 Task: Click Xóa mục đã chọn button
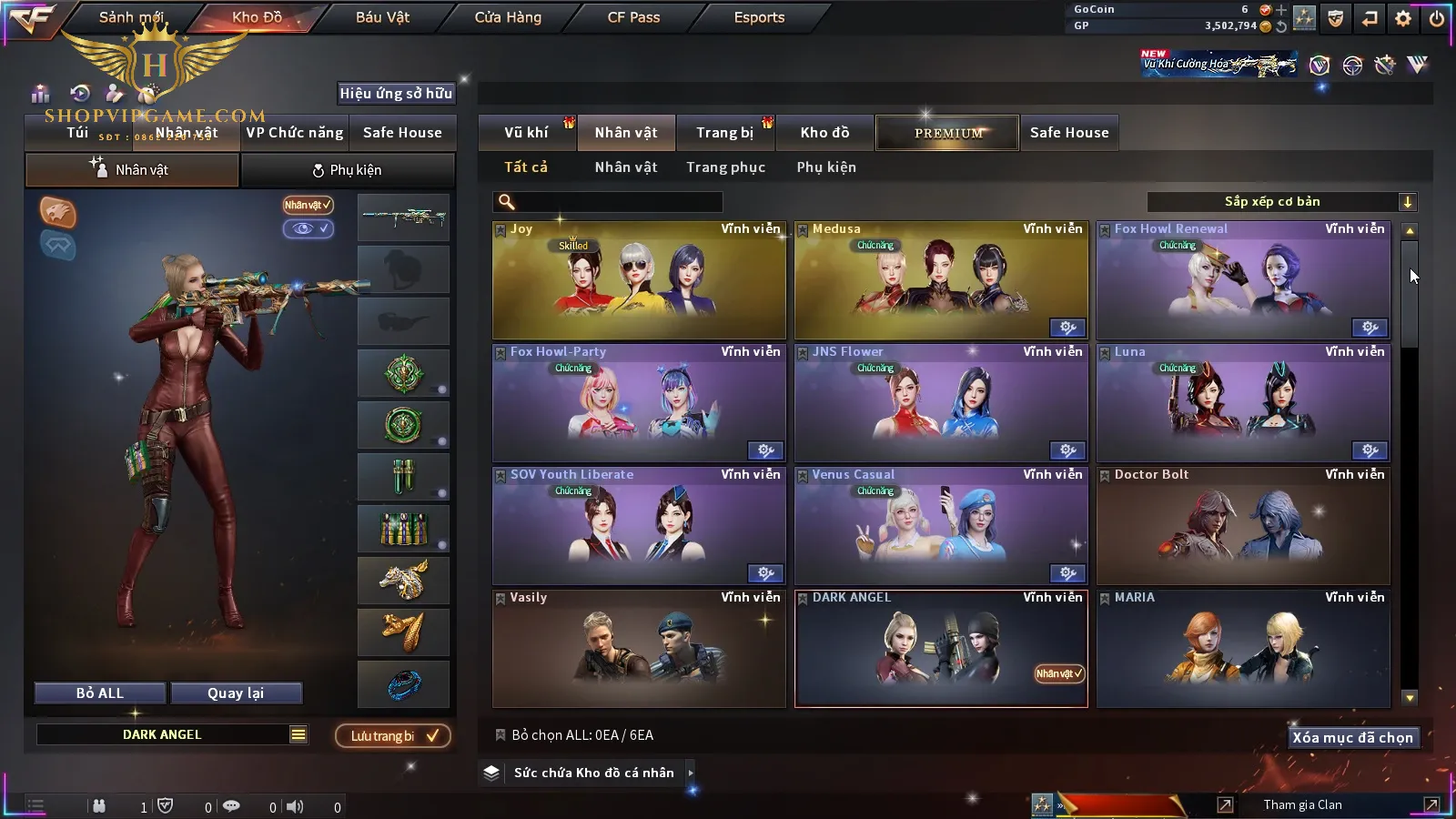(x=1352, y=738)
